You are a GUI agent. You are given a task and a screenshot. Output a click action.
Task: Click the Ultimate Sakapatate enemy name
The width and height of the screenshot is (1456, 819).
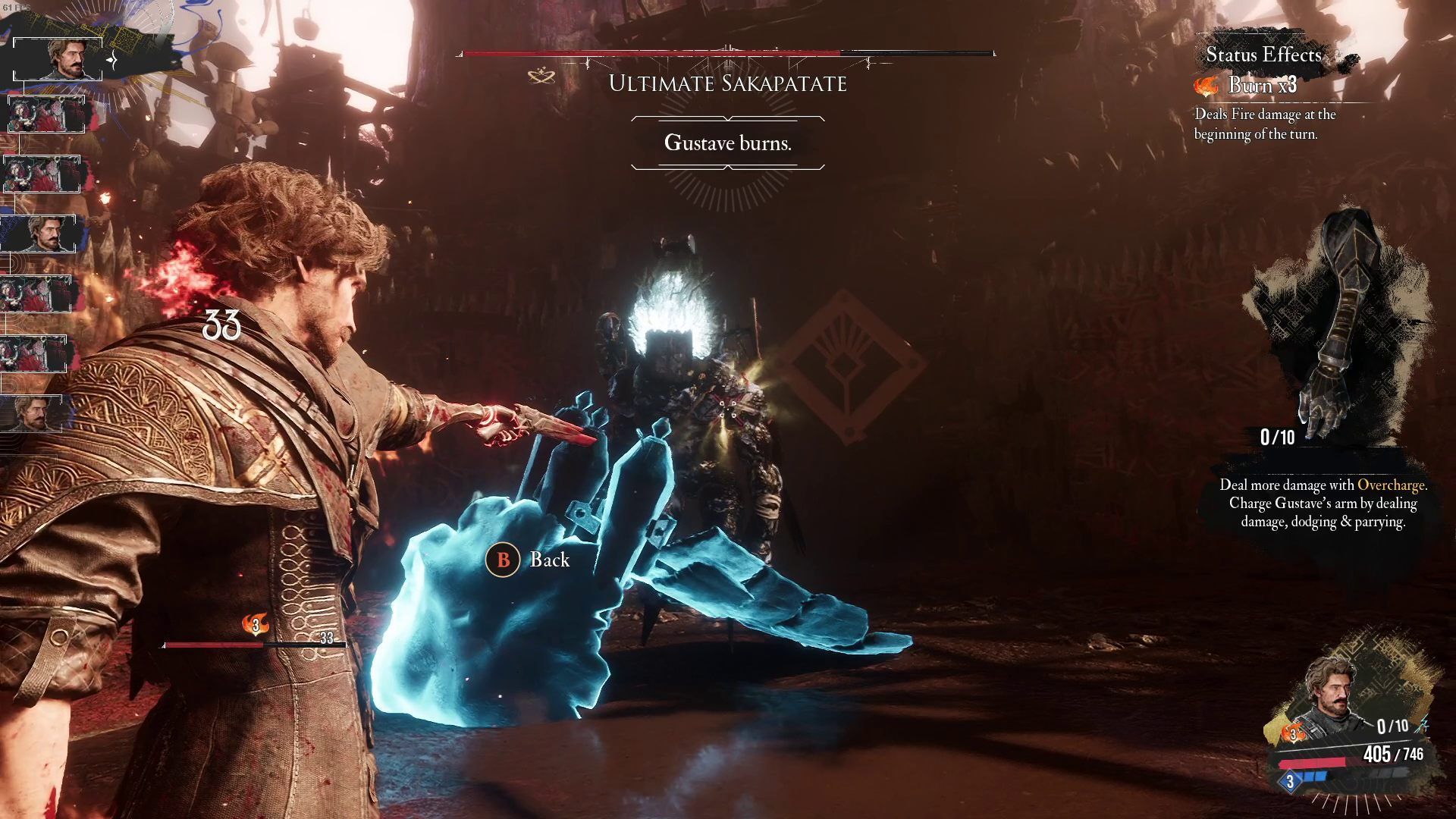tap(727, 83)
